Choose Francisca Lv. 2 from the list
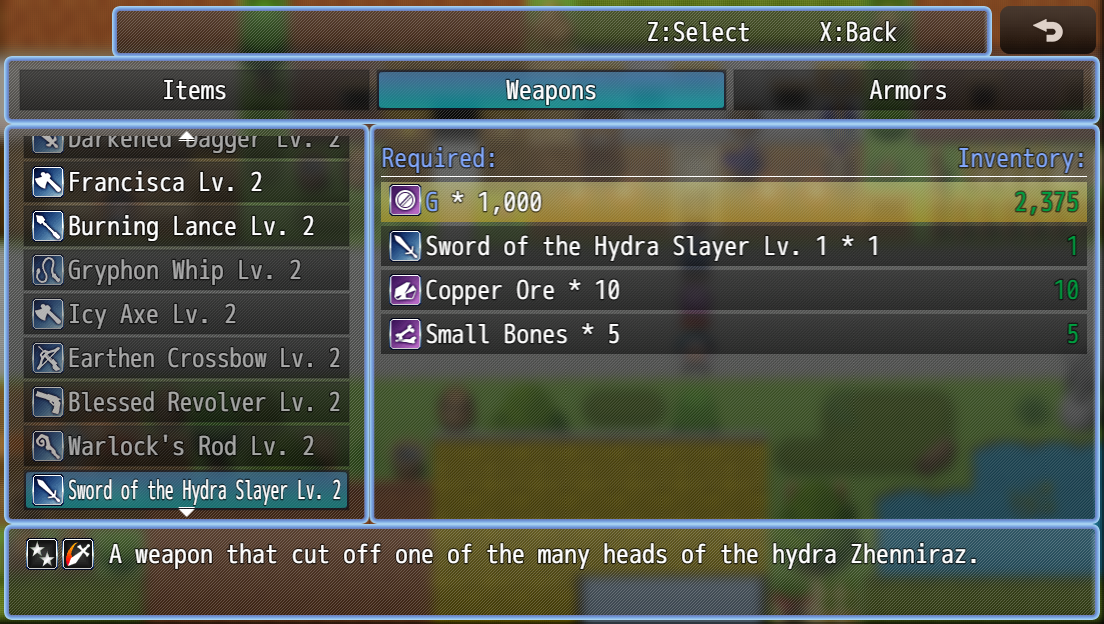The image size is (1104, 624). tap(187, 183)
